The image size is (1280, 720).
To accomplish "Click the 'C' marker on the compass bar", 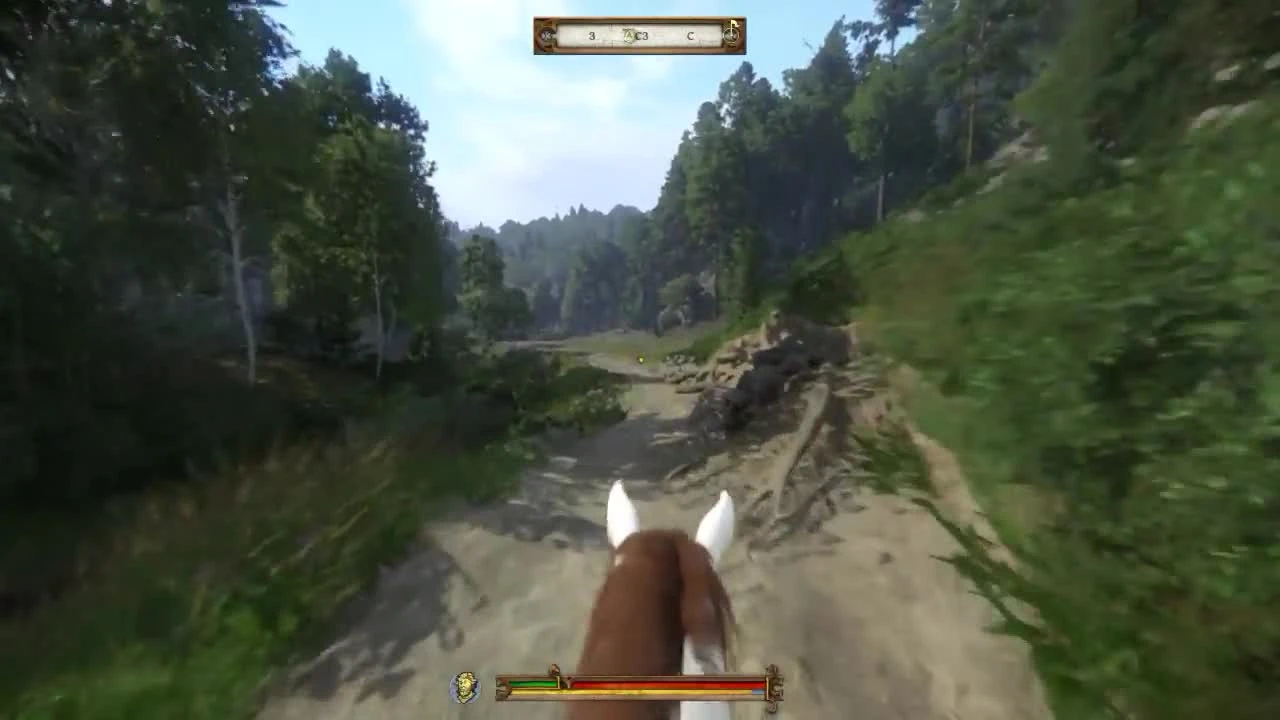I will (x=689, y=35).
